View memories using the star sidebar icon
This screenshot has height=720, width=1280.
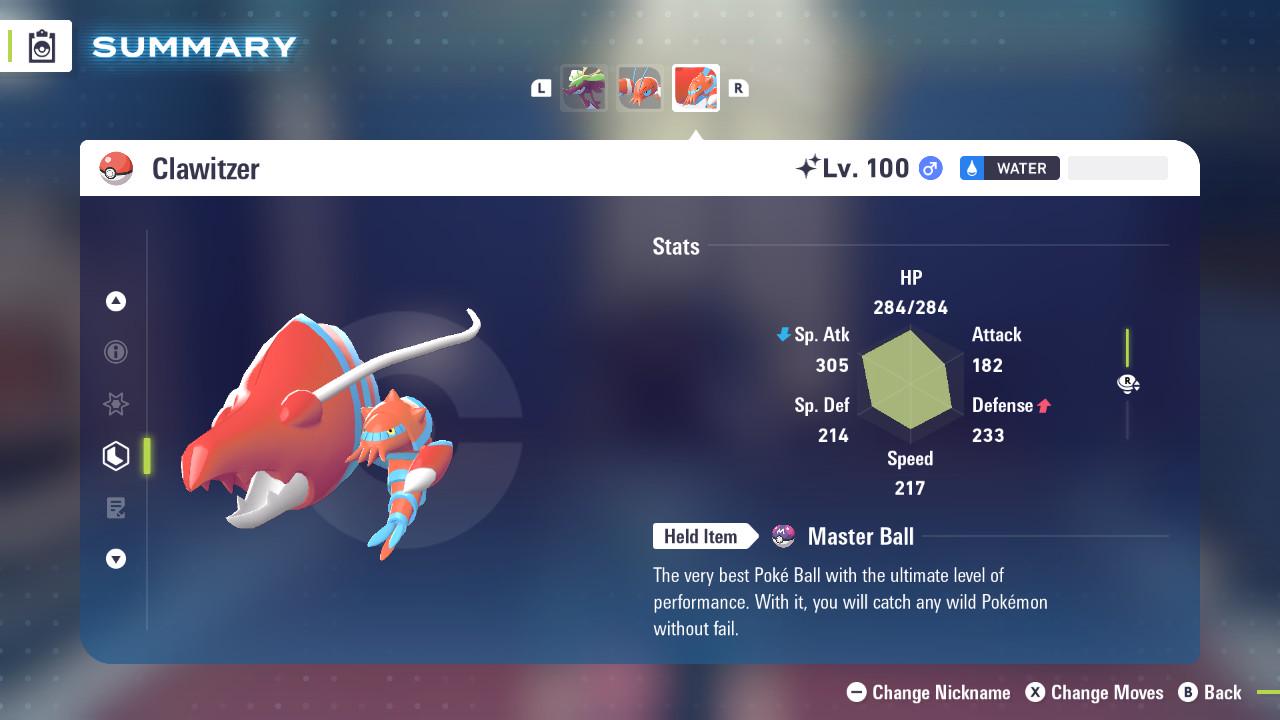[116, 404]
